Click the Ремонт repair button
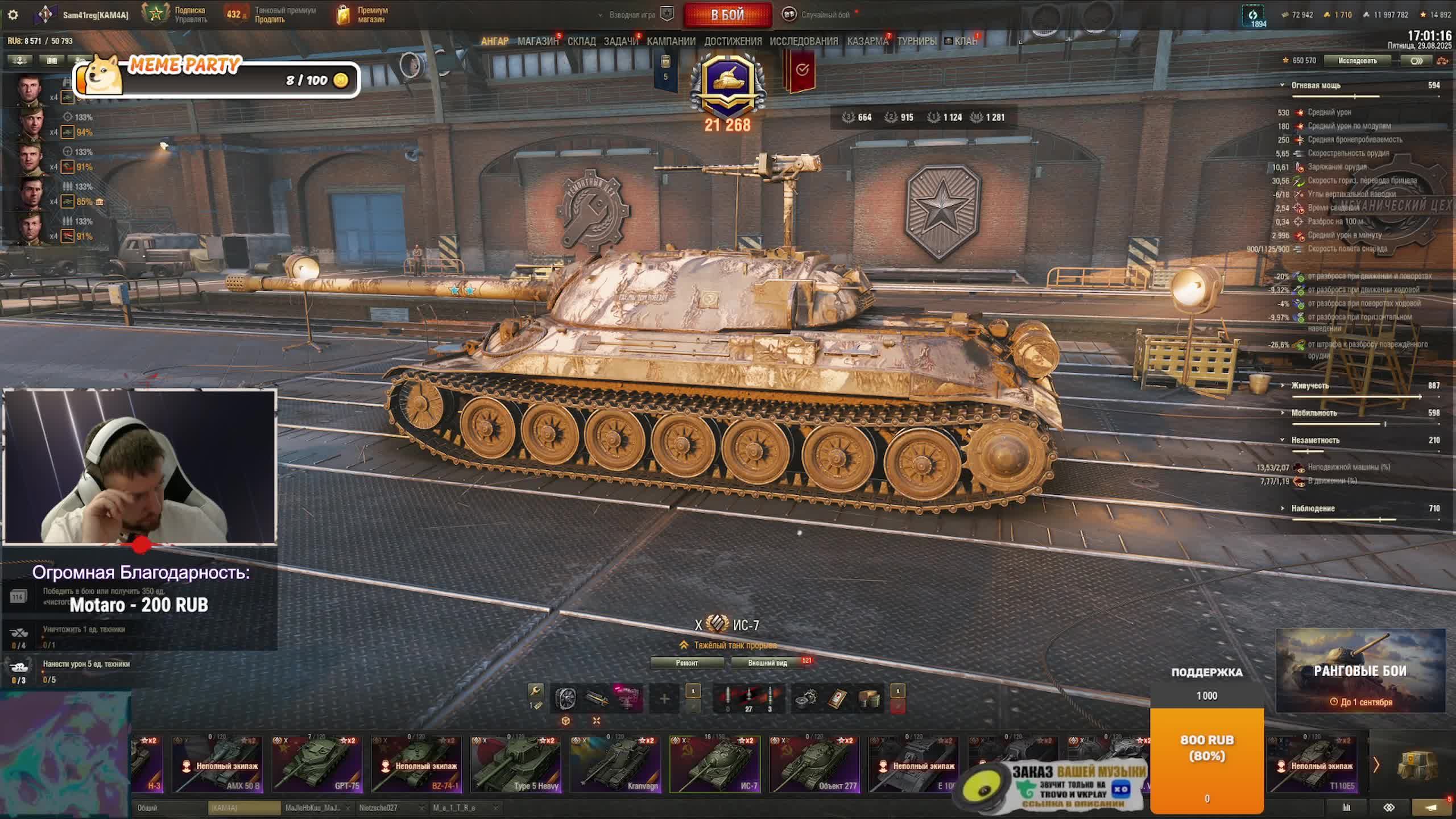 click(687, 663)
